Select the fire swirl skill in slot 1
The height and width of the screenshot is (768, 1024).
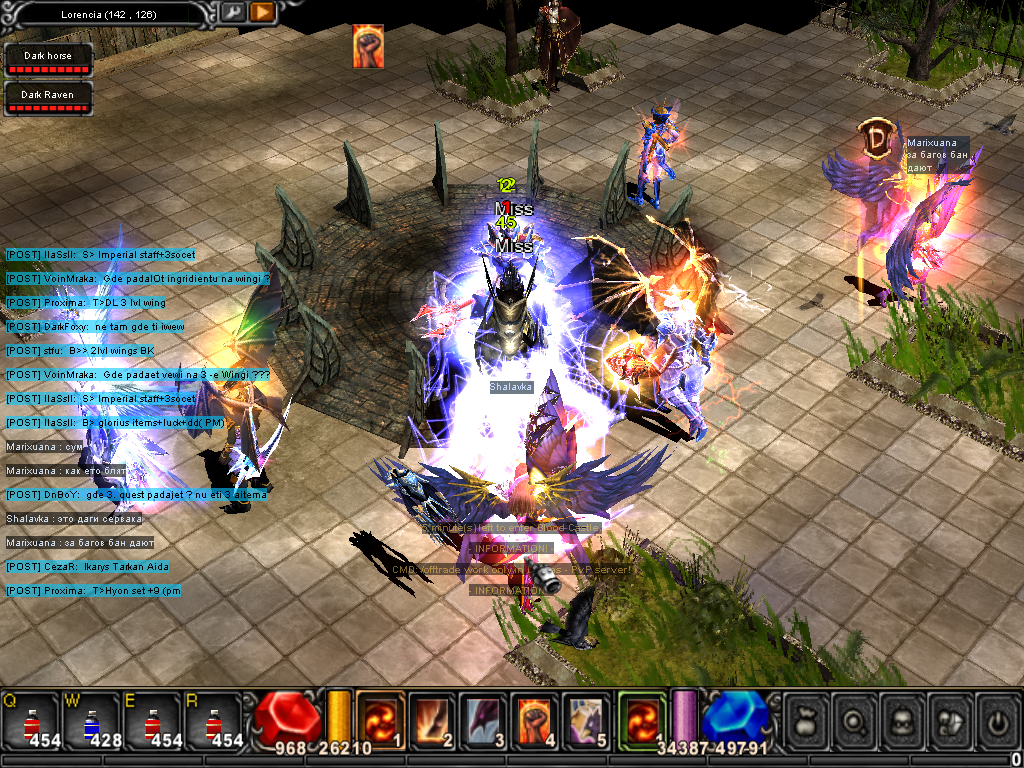381,720
